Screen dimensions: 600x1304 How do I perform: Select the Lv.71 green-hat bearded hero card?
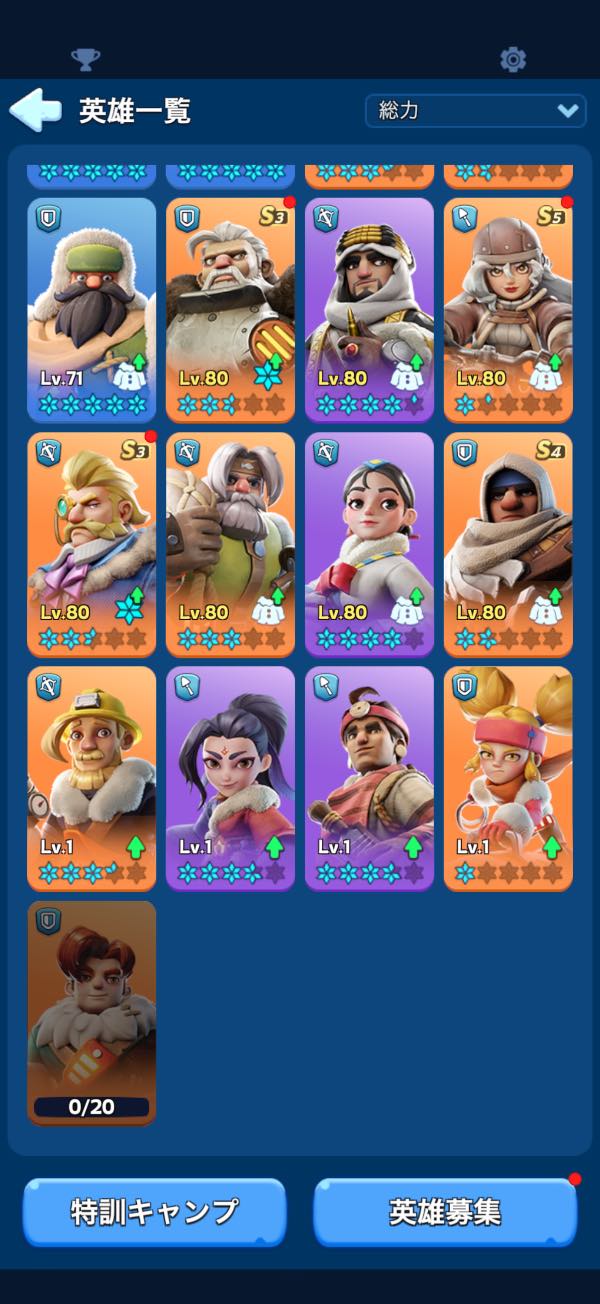(92, 310)
